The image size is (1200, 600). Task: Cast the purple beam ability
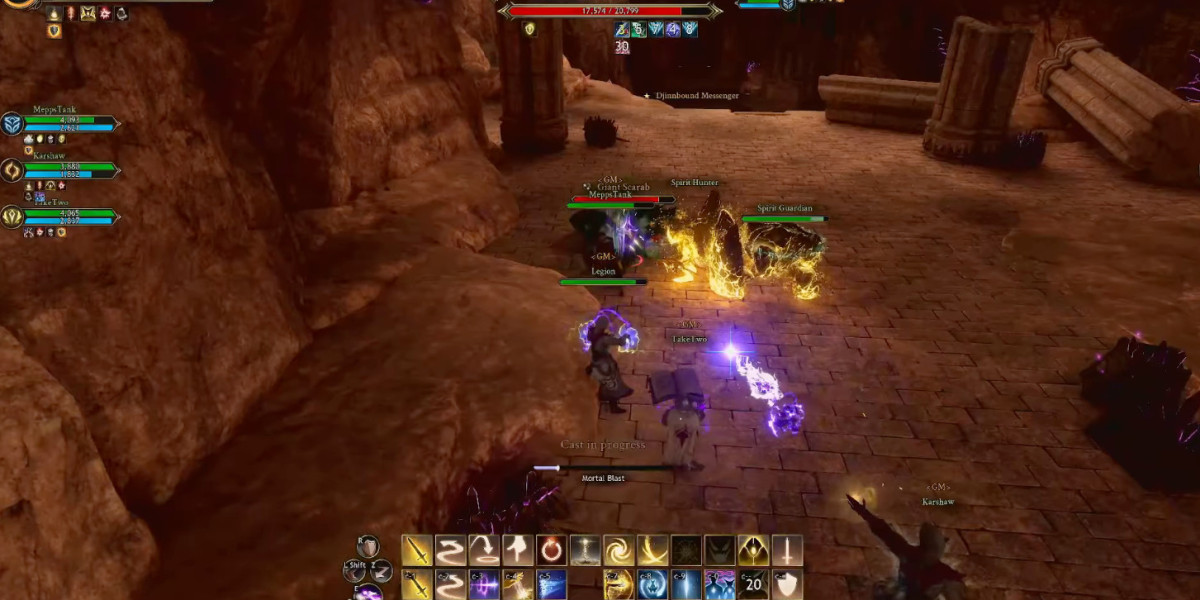pyautogui.click(x=484, y=584)
